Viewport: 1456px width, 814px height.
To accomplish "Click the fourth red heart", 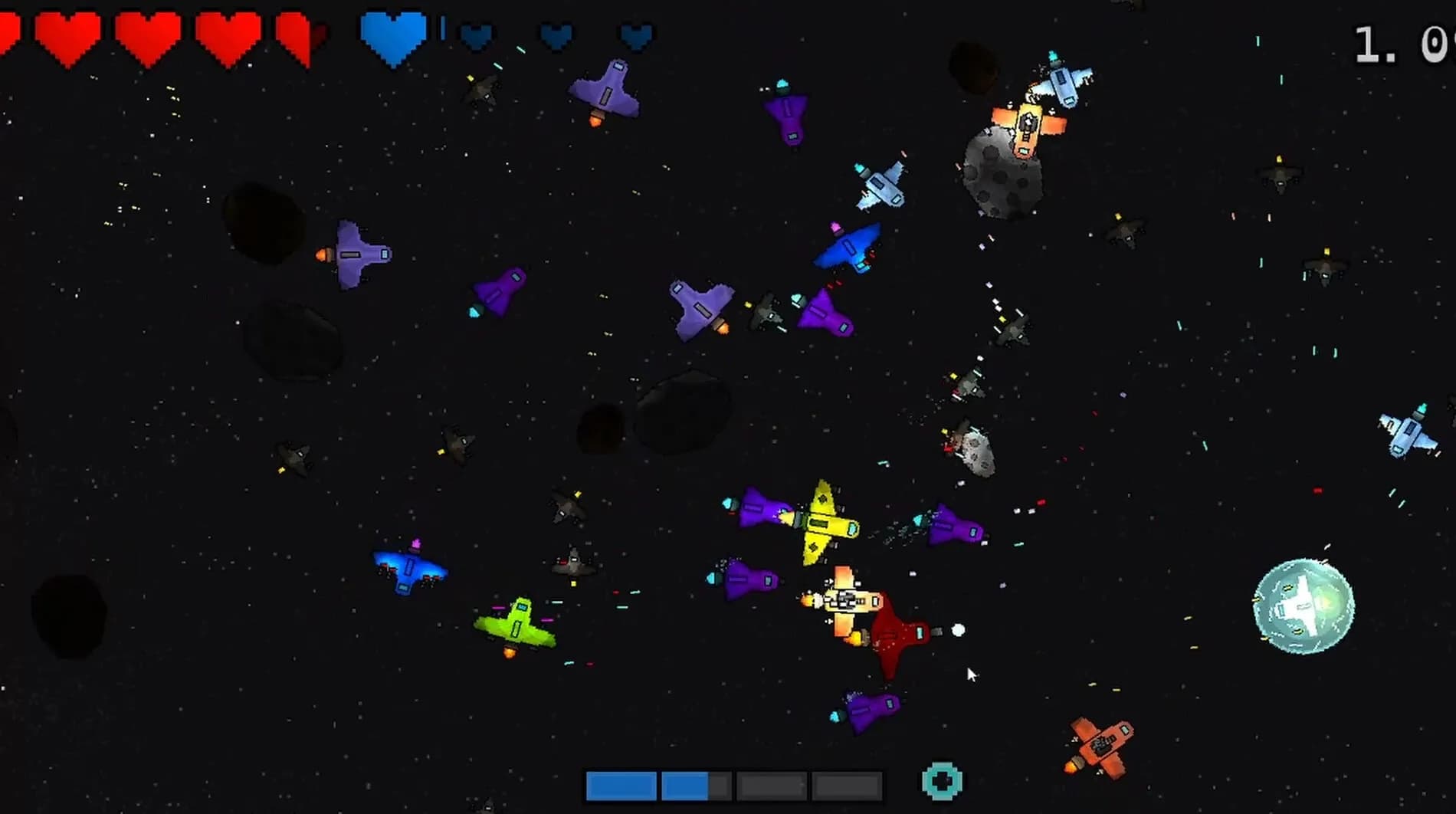I will 226,34.
